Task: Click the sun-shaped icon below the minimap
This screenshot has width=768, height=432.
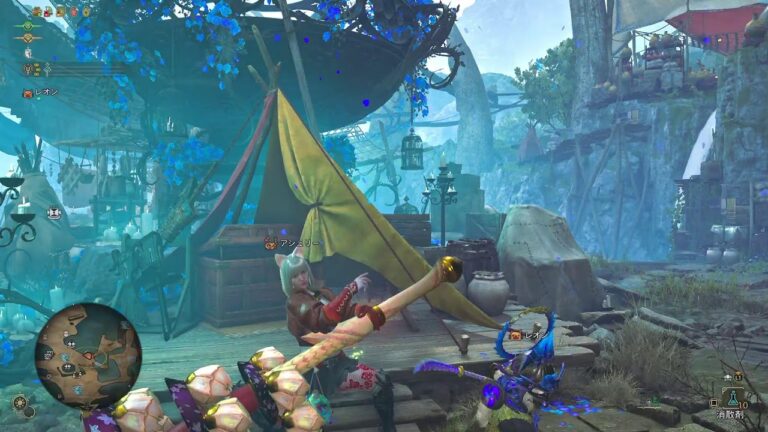Action: click(20, 402)
